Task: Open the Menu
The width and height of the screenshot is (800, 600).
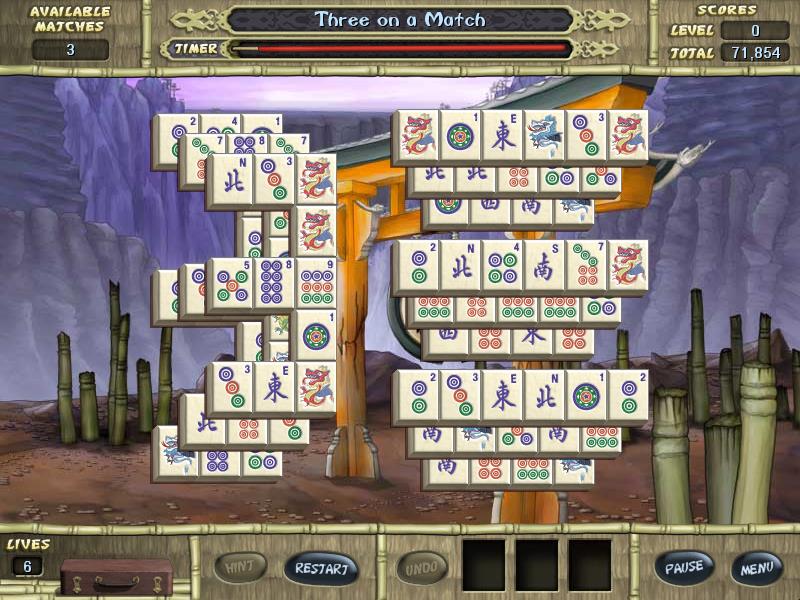Action: click(756, 568)
